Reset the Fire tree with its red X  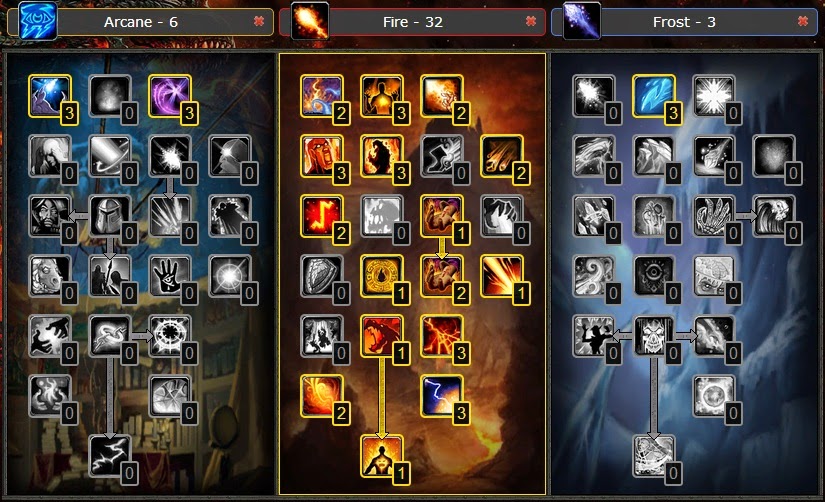pos(530,20)
